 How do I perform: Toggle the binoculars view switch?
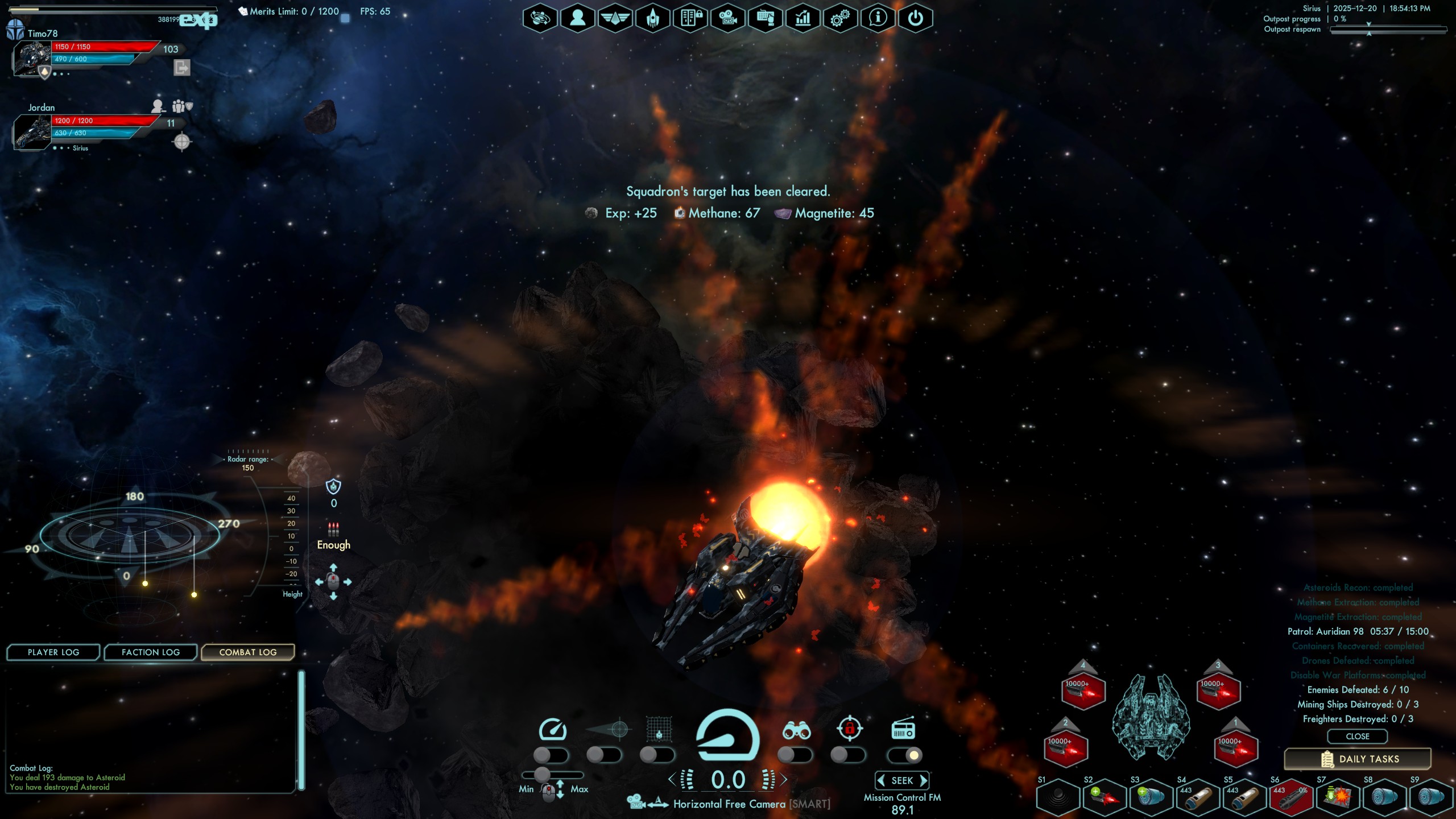pos(795,755)
